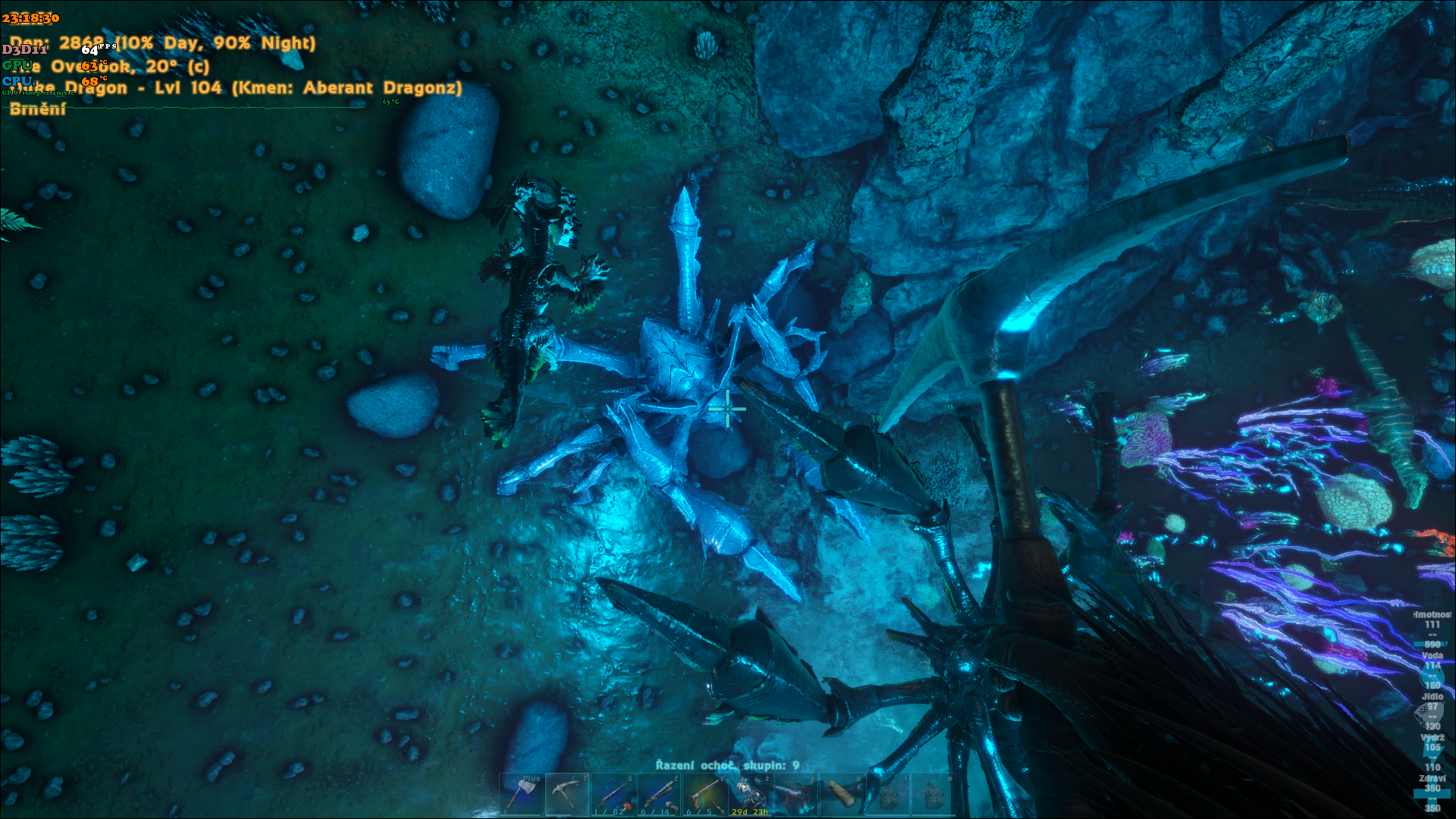This screenshot has height=819, width=1456.
Task: Equip the pickaxe from the hotbar
Action: [566, 794]
